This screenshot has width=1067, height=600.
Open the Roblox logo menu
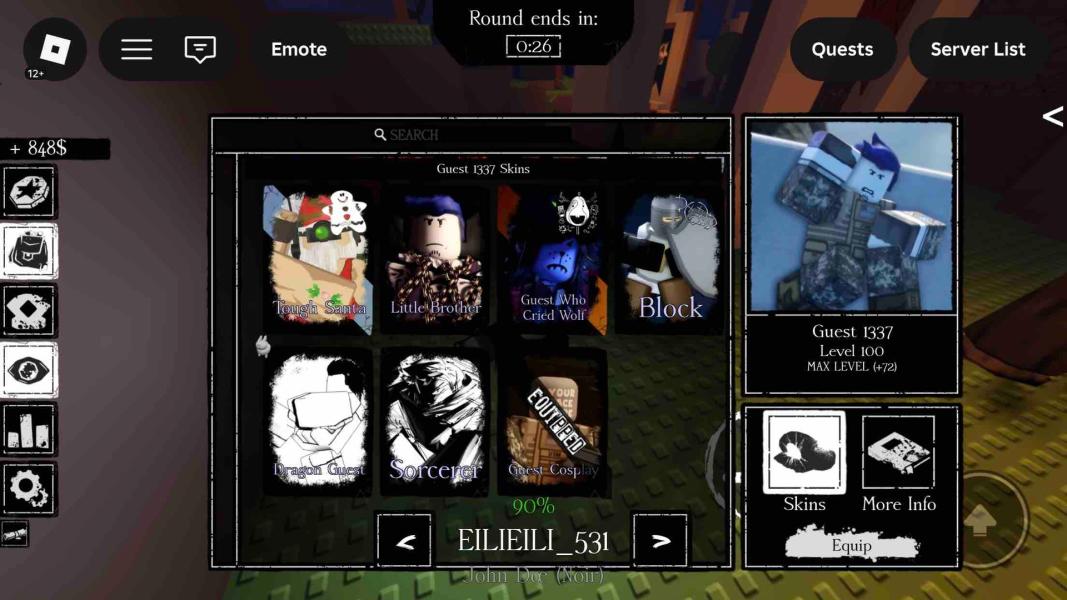54,49
